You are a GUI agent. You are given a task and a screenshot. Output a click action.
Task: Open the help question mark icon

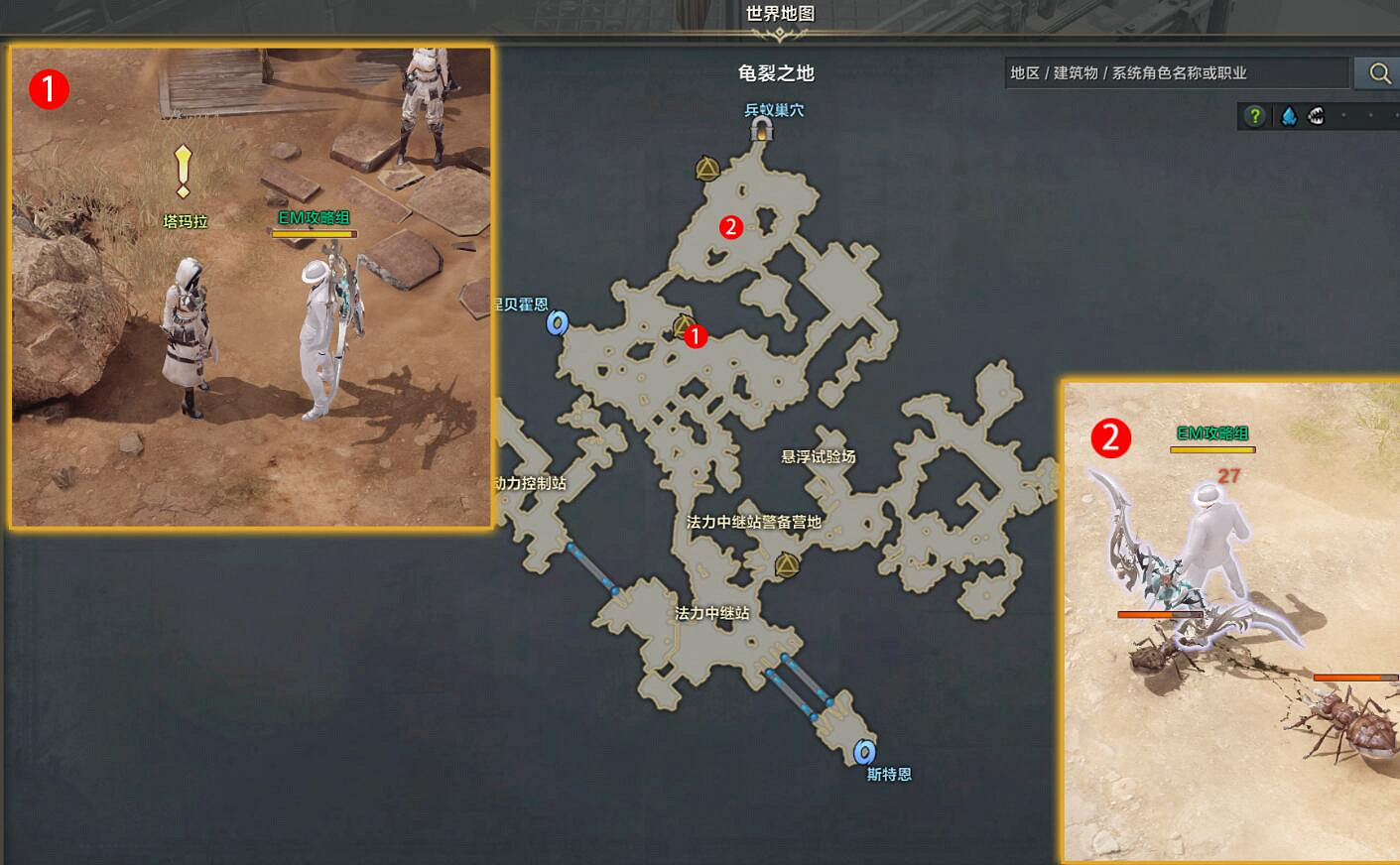[x=1254, y=116]
